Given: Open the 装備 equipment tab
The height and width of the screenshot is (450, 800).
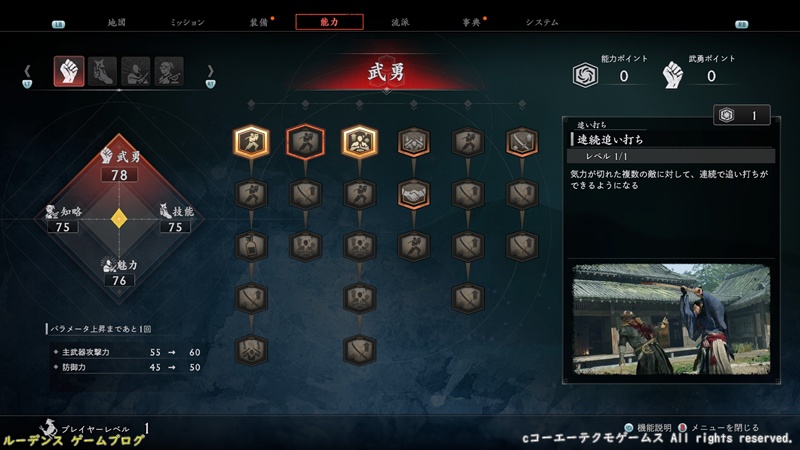Looking at the screenshot, I should pyautogui.click(x=260, y=22).
